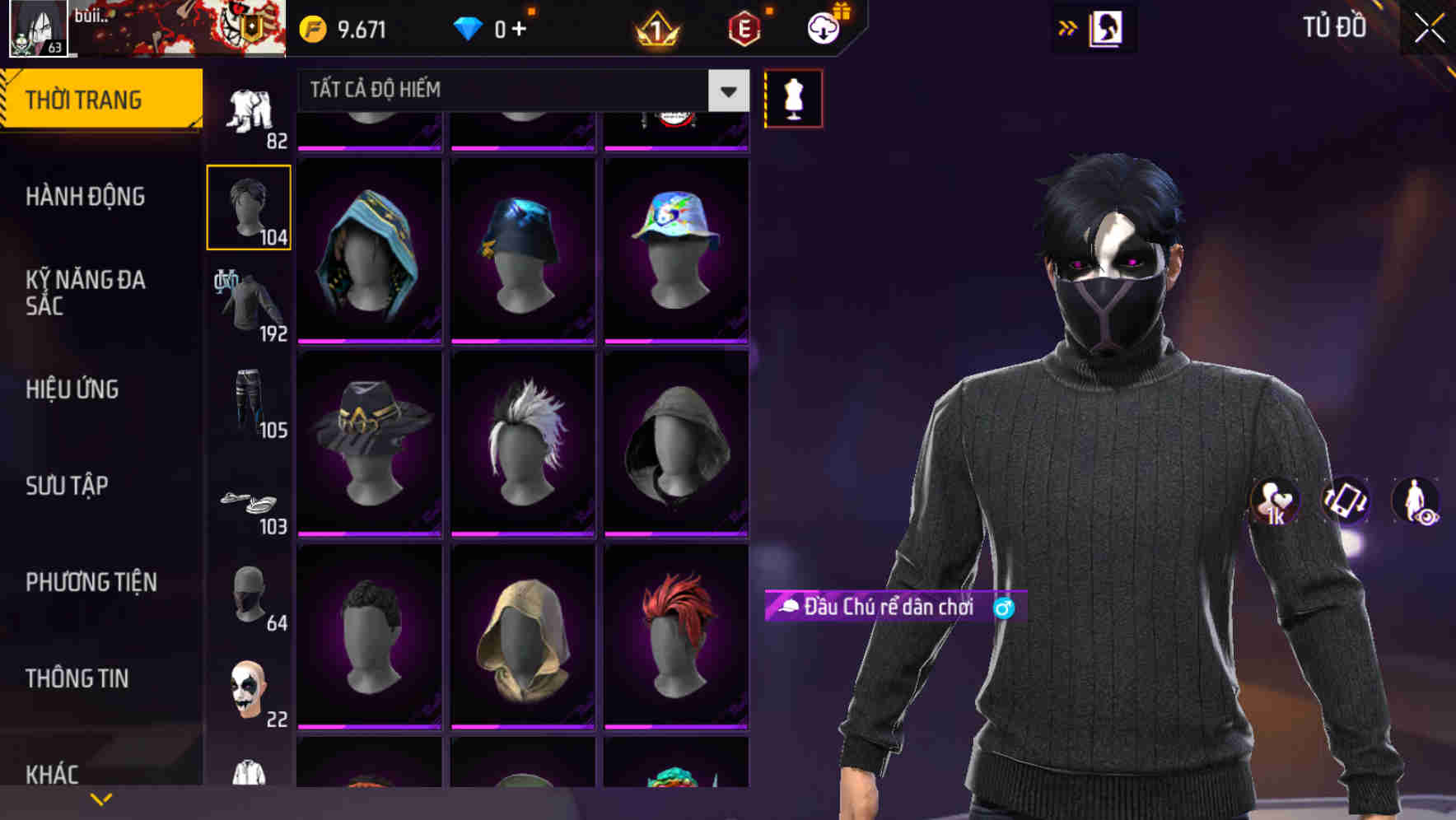Image resolution: width=1456 pixels, height=820 pixels.
Task: Open the cloud download gift icon
Action: [x=823, y=26]
